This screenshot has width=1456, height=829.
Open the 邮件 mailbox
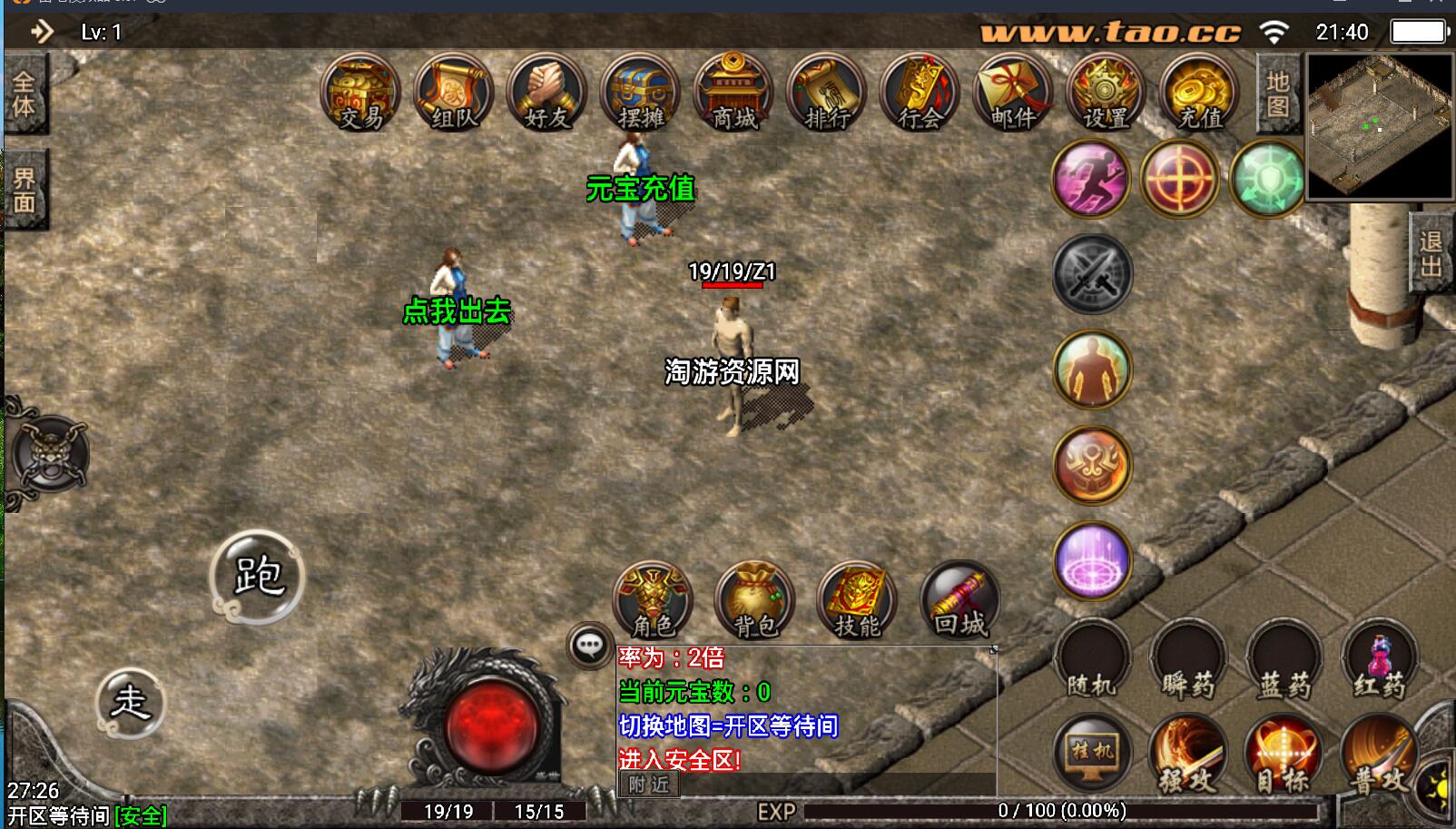pos(1014,94)
